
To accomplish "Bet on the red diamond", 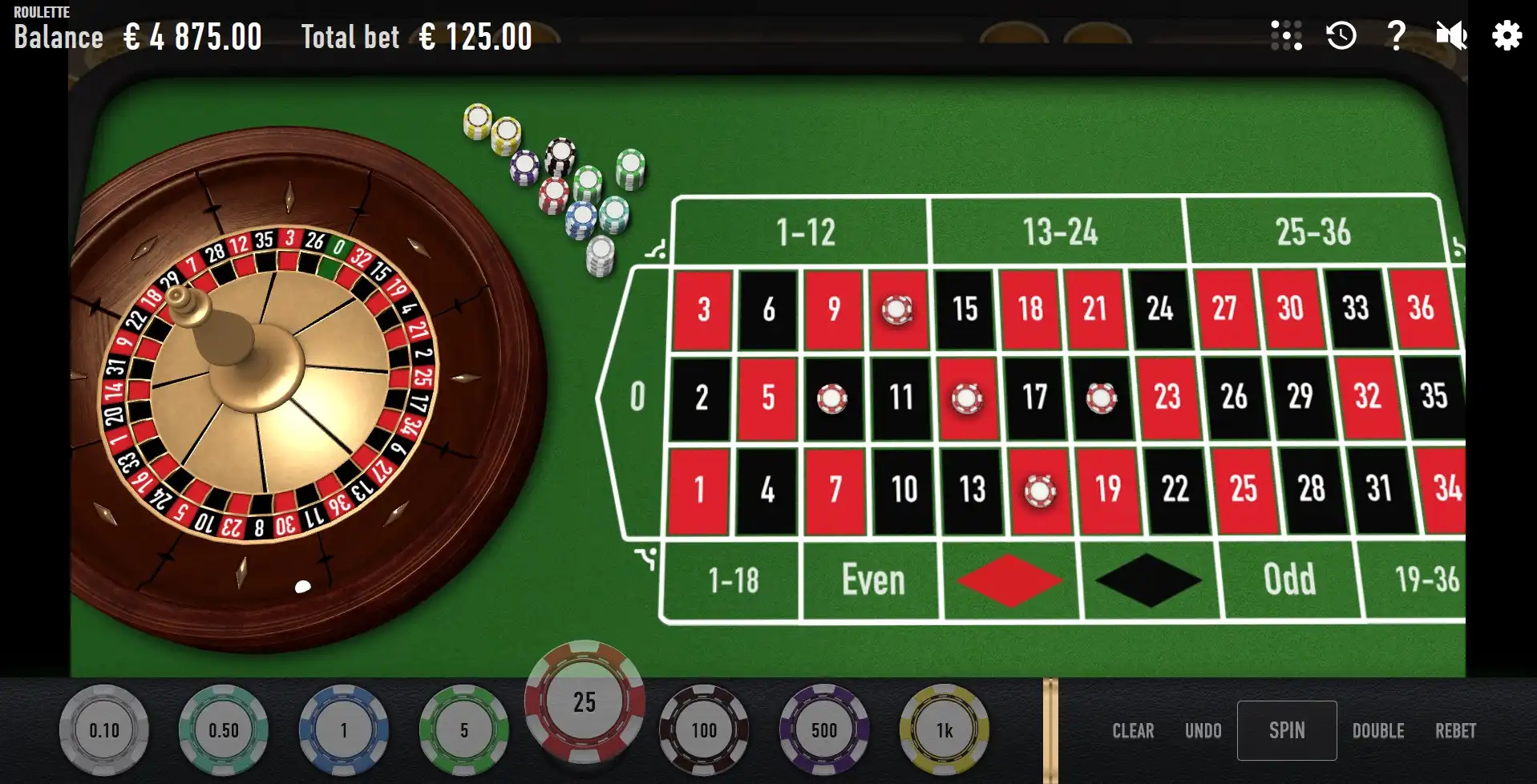I will click(1010, 580).
